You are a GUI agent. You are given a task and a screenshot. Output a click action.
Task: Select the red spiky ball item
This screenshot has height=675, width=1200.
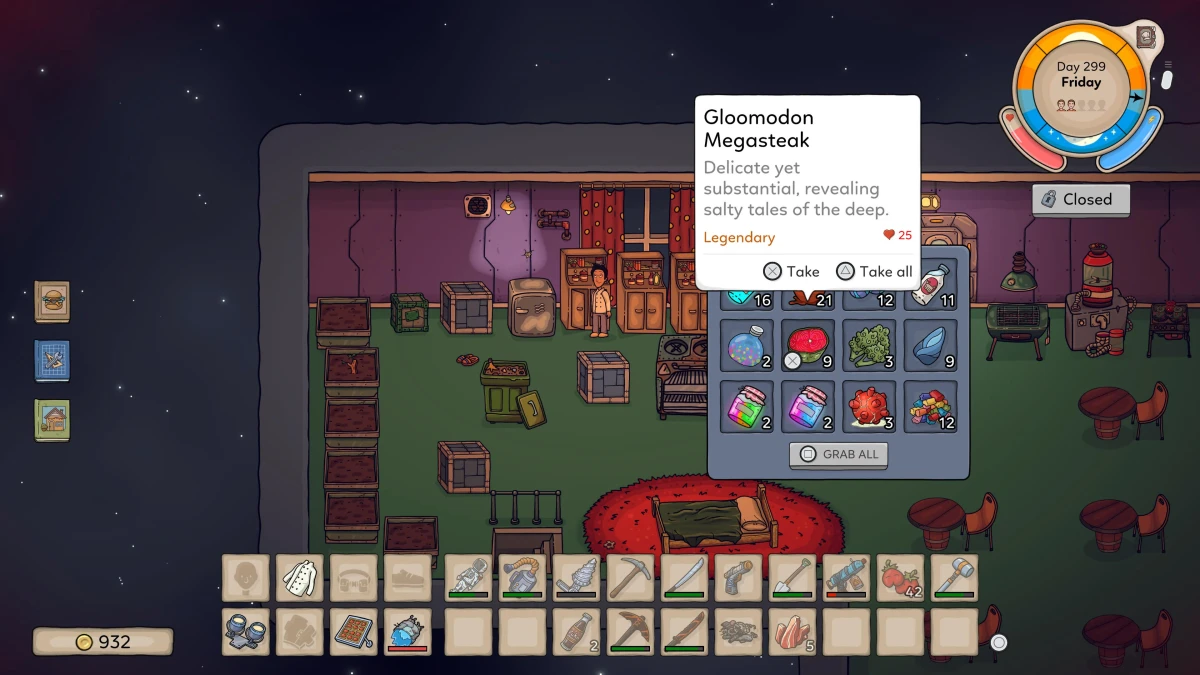point(869,406)
